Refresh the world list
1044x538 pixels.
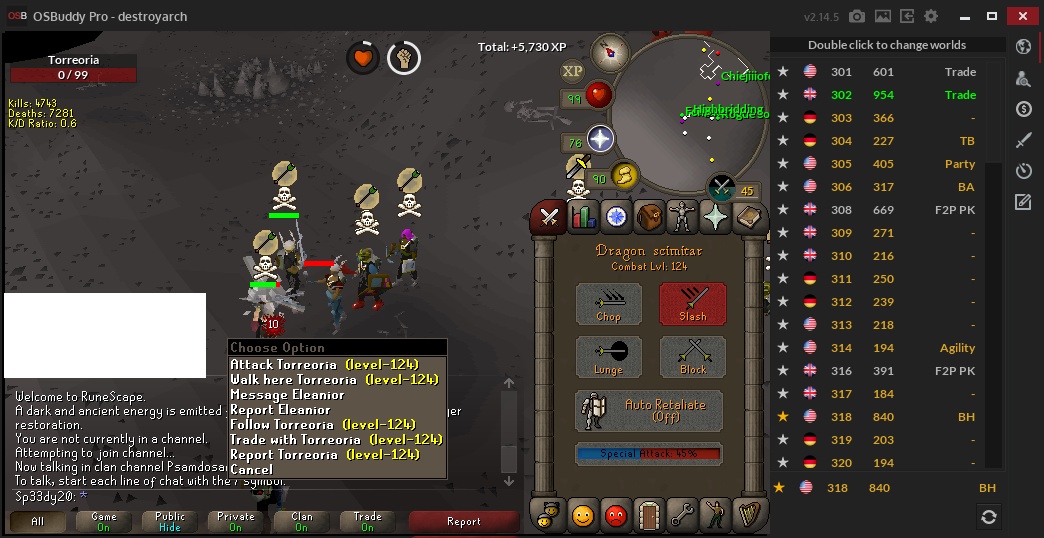988,517
